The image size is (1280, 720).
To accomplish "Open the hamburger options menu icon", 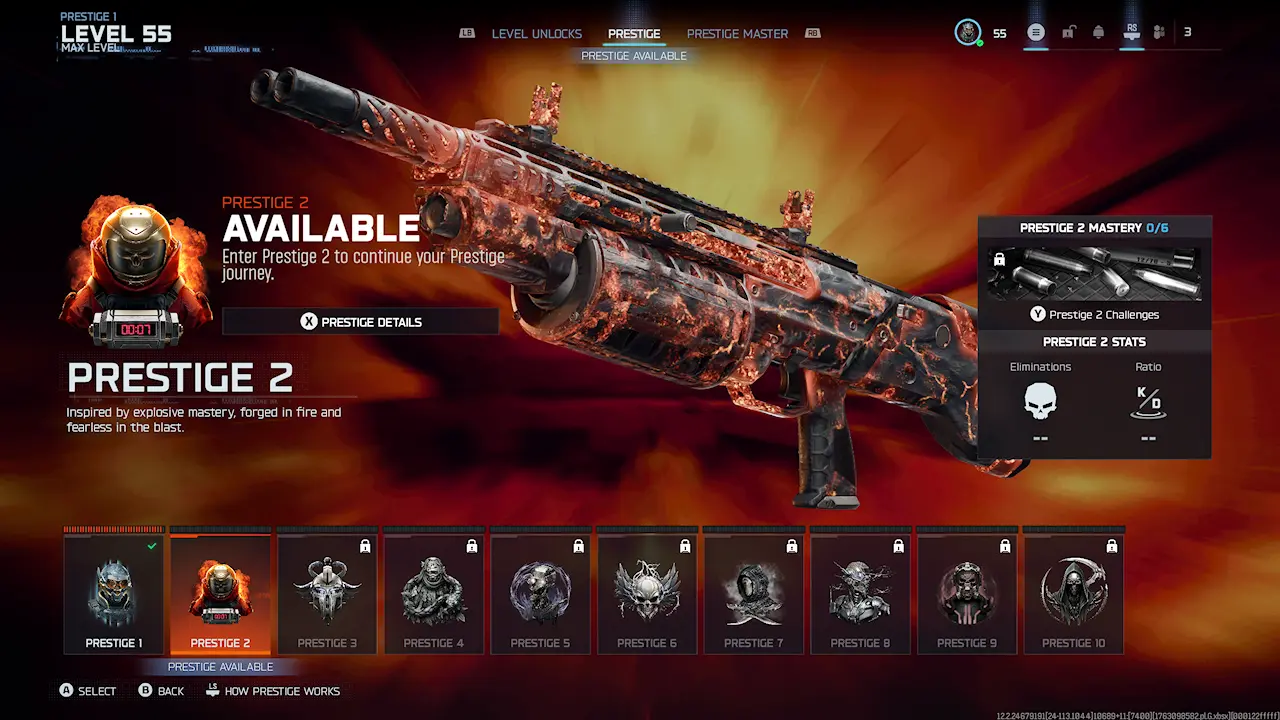I will (1036, 32).
